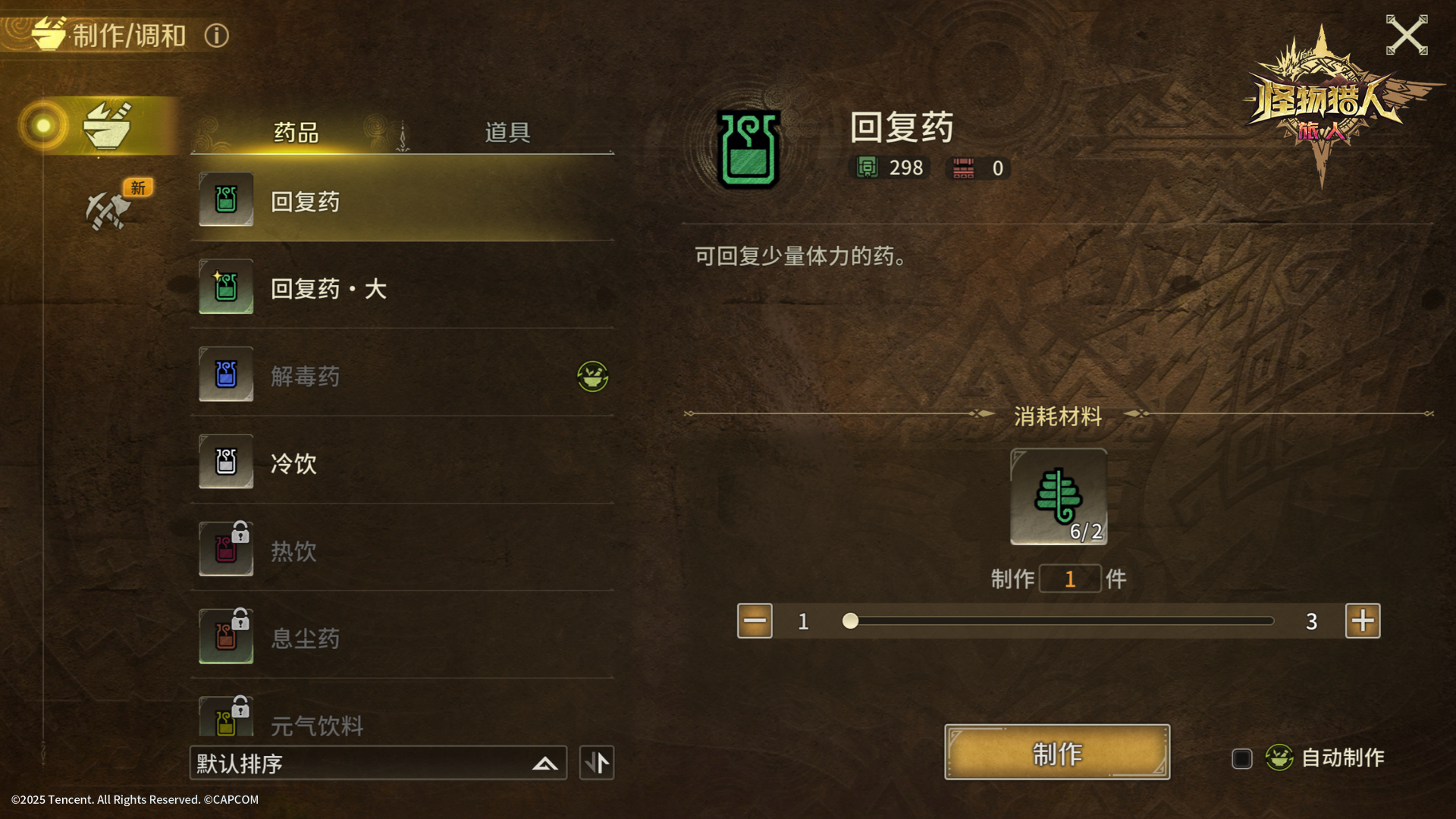Click the blue 解毒药 potion icon

[x=225, y=375]
